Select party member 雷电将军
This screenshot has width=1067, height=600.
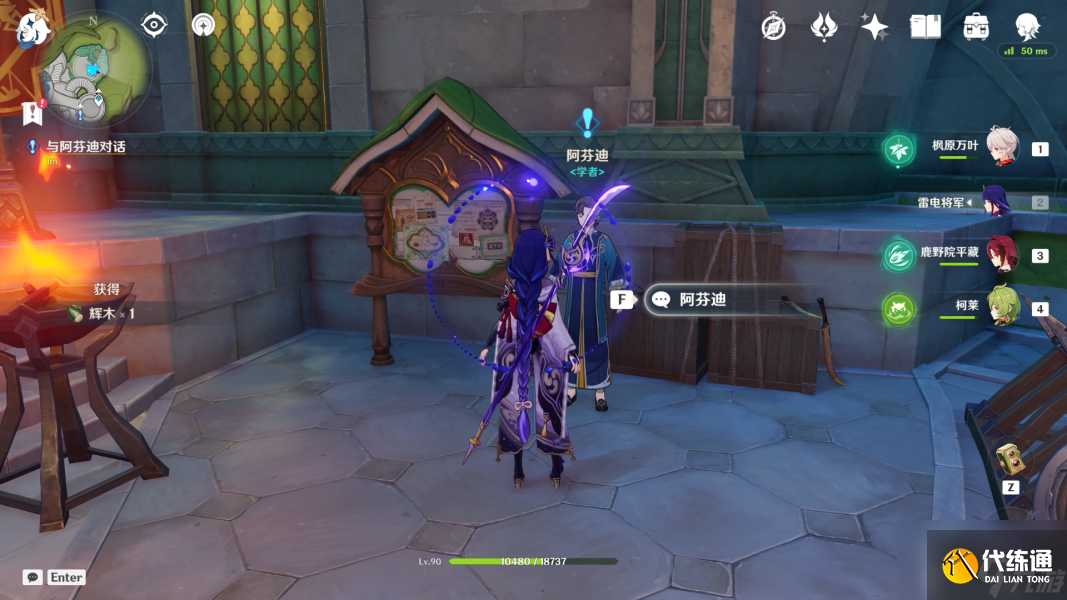pos(995,201)
